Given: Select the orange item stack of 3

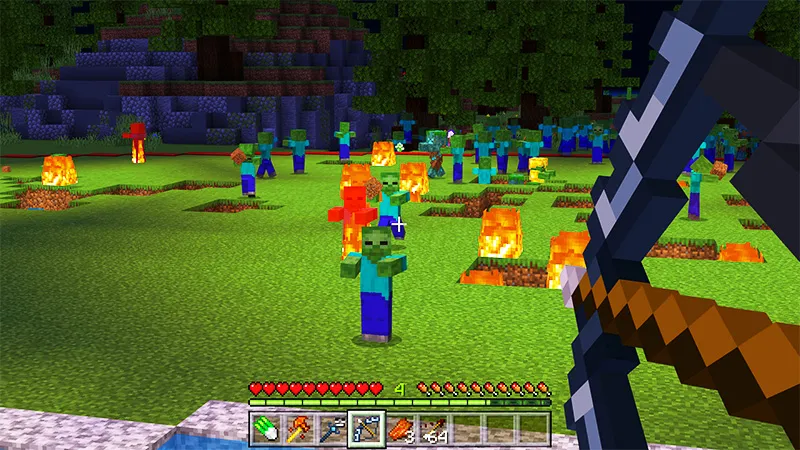Looking at the screenshot, I should point(399,427).
